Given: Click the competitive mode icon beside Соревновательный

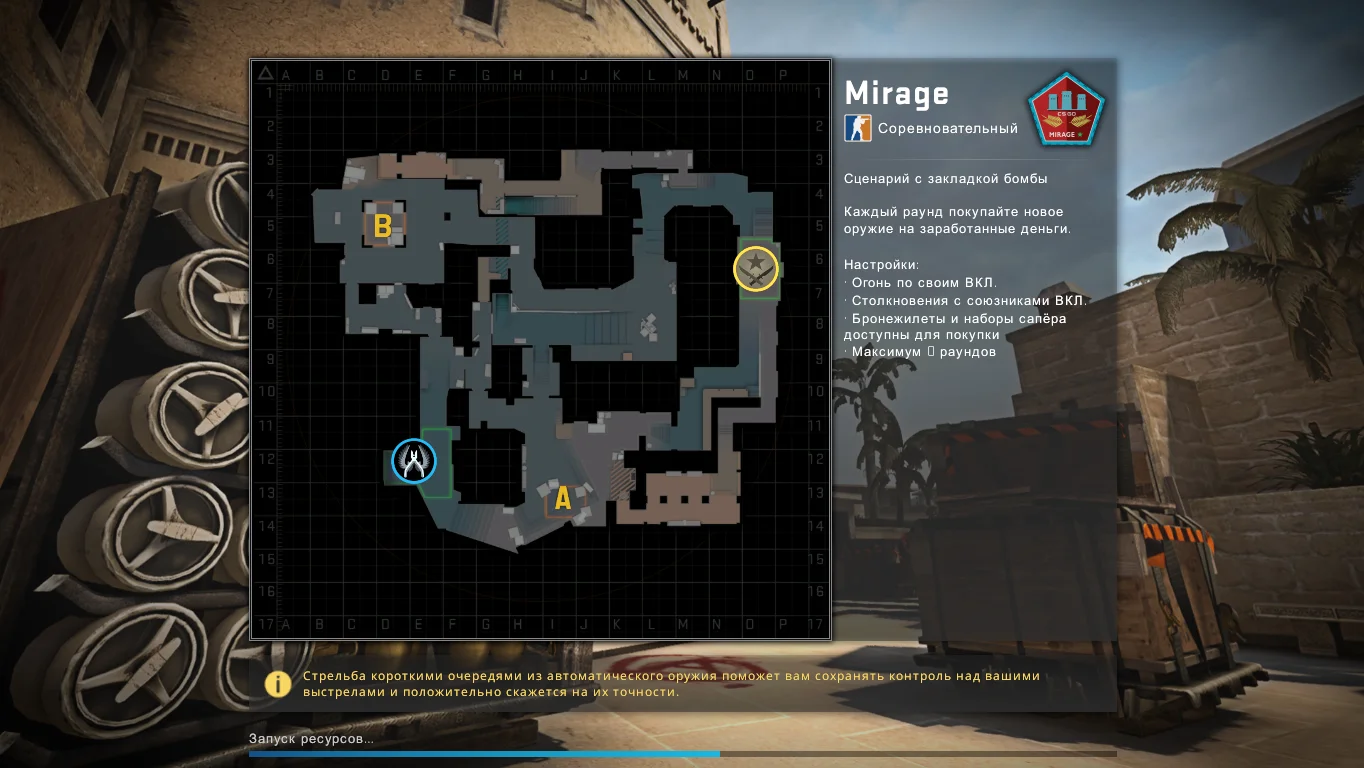Looking at the screenshot, I should point(858,128).
